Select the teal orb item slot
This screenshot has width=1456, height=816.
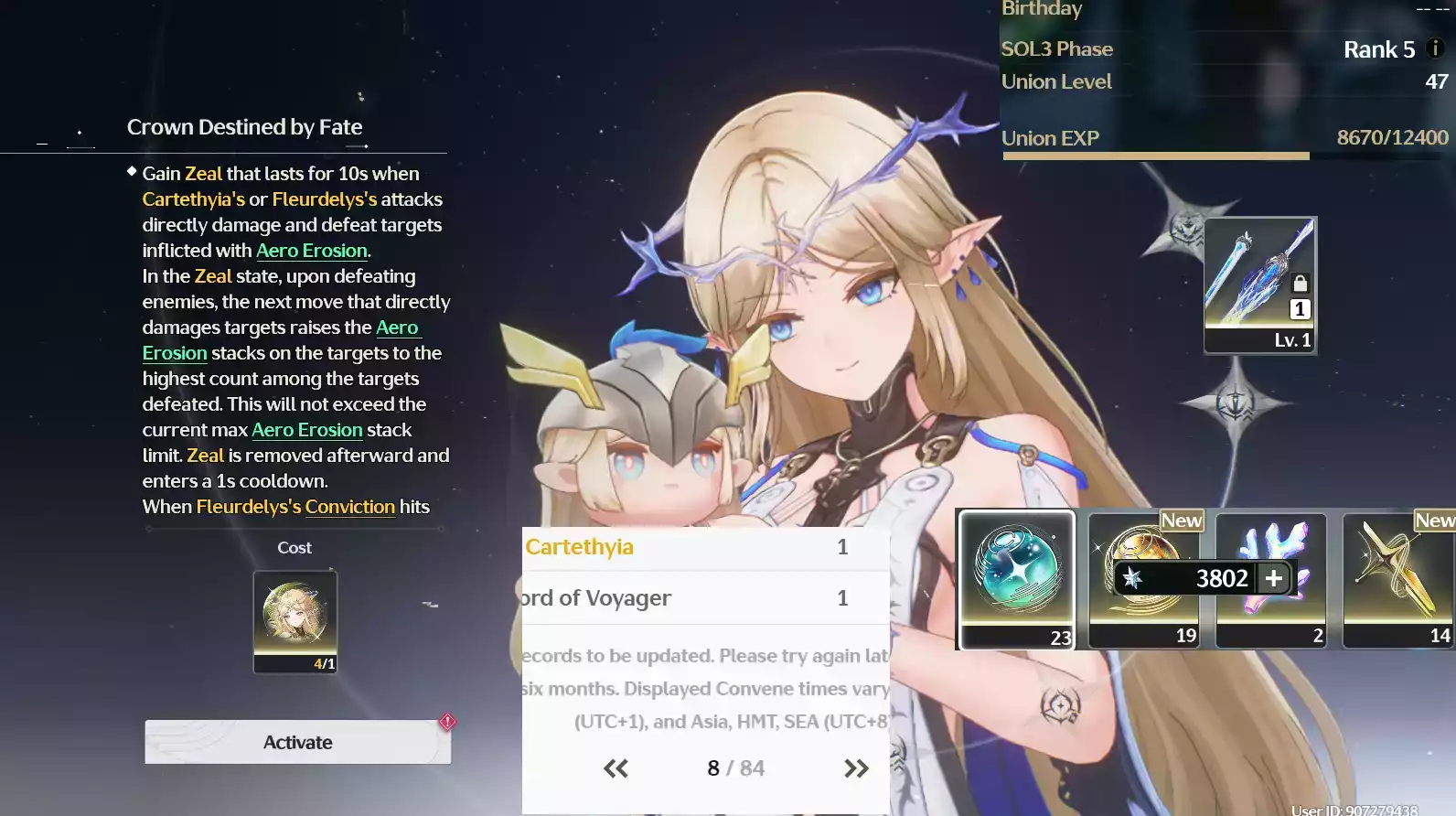point(1016,578)
